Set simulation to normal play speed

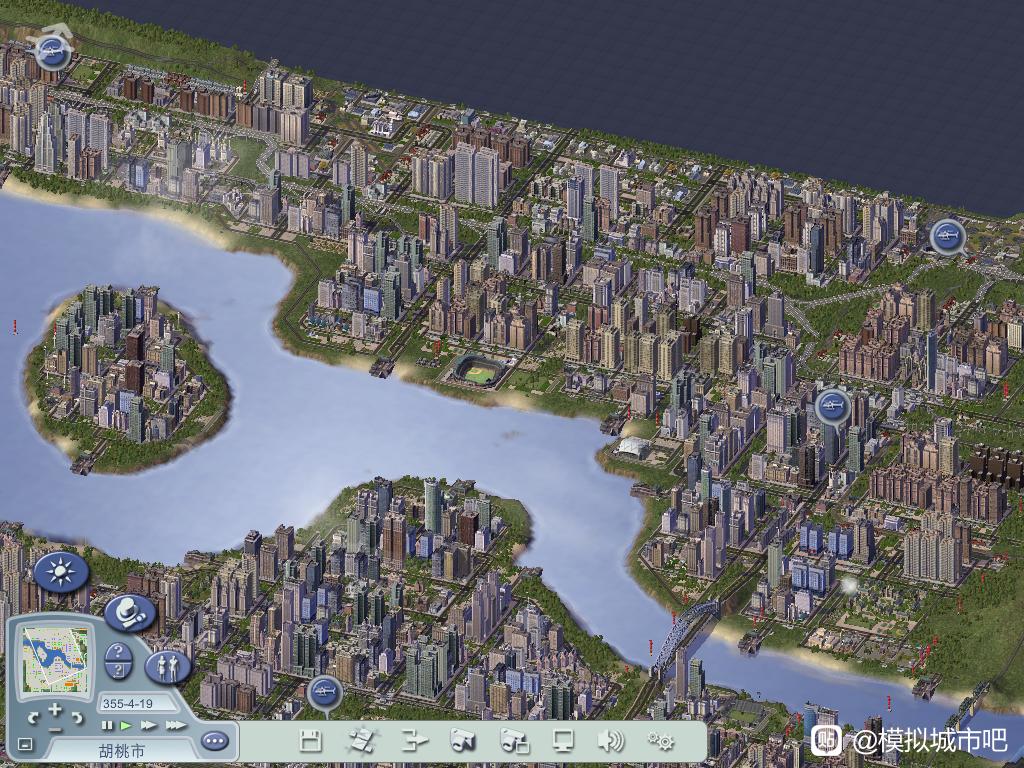pos(126,725)
